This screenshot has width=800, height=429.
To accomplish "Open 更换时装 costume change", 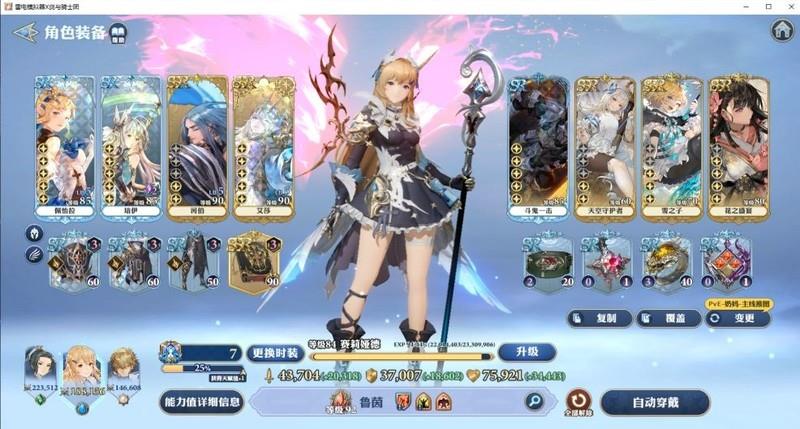I will [274, 352].
